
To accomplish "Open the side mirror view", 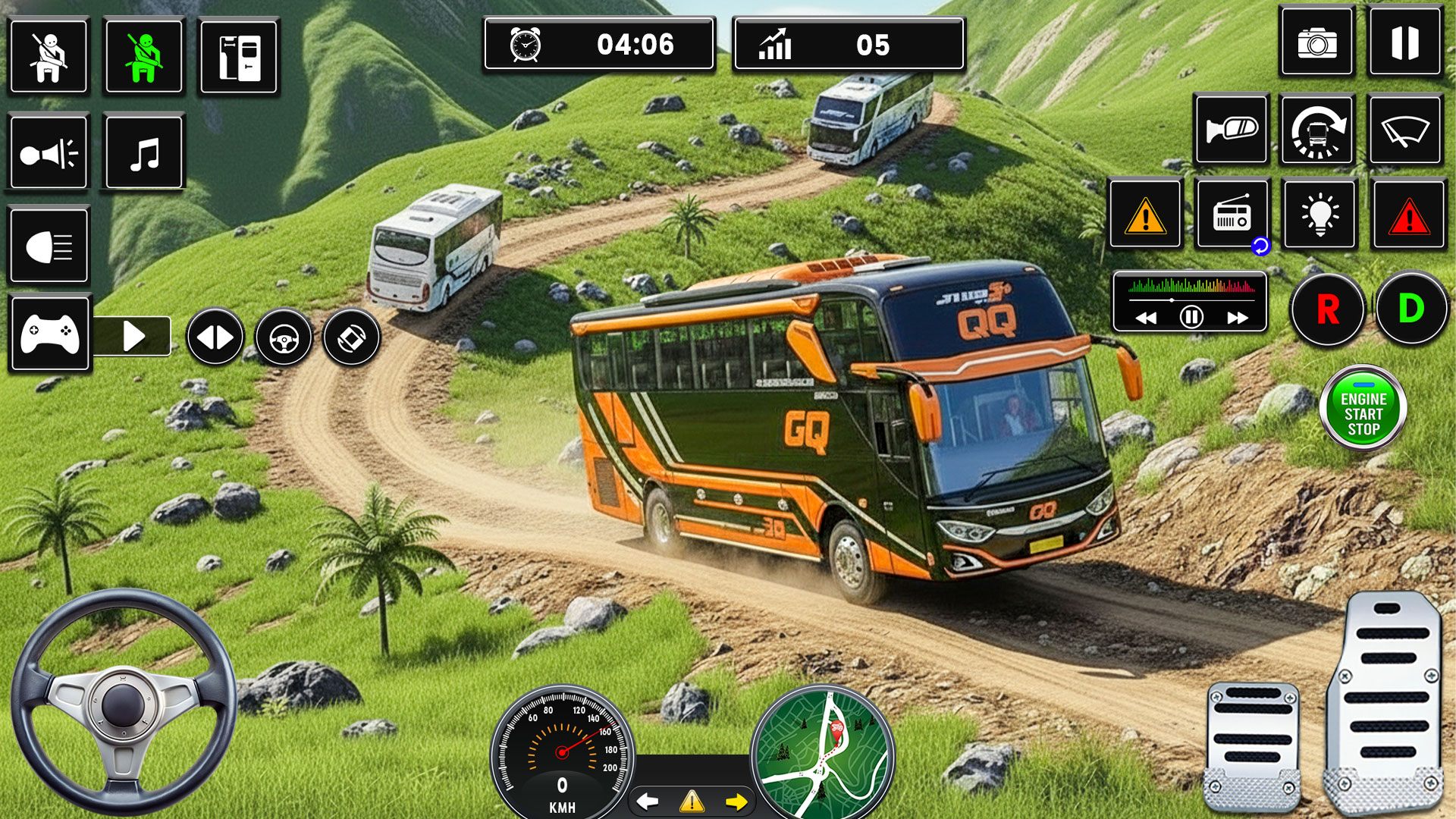I will click(x=1231, y=130).
